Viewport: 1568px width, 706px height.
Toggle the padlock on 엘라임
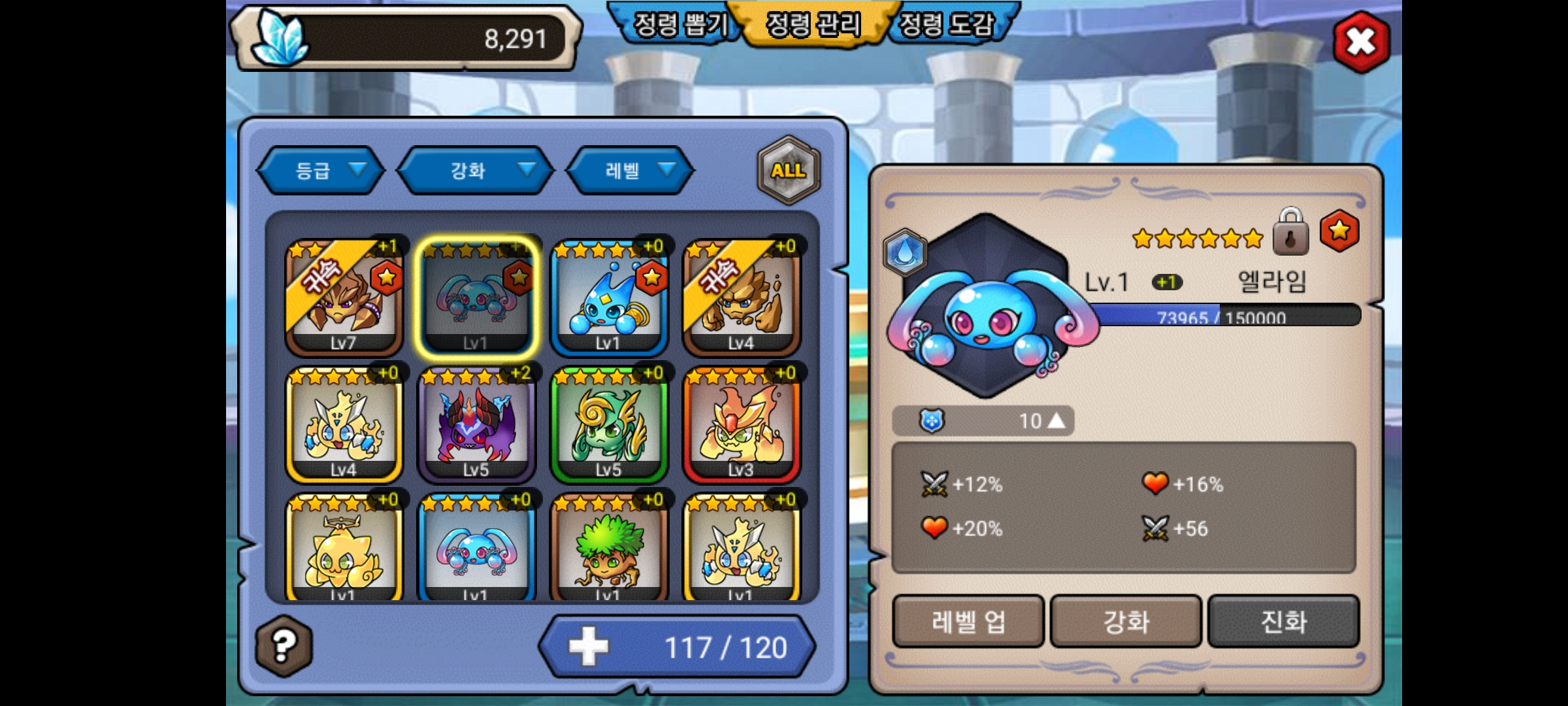[1290, 233]
